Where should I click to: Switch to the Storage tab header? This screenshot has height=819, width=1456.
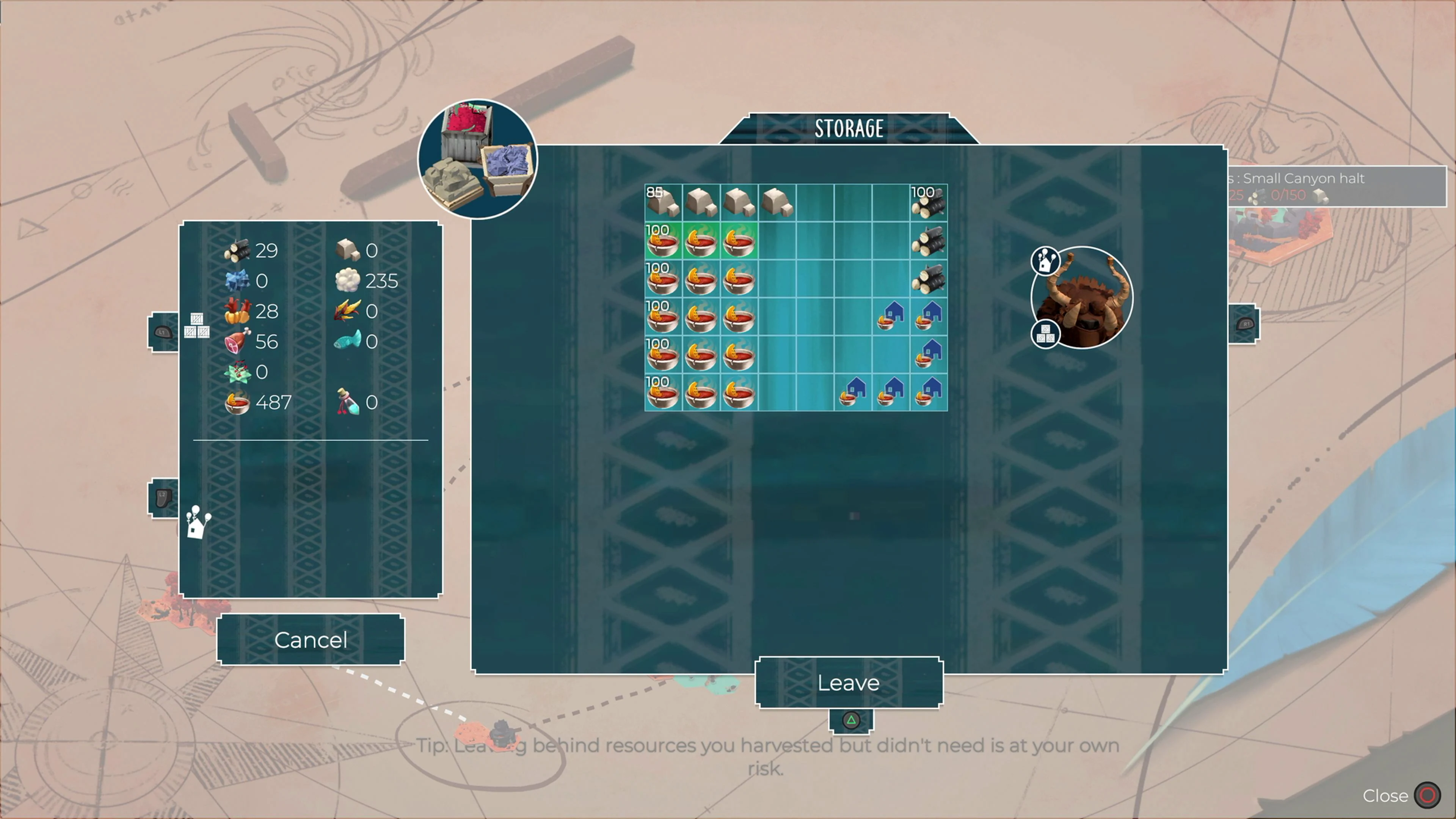[x=849, y=128]
